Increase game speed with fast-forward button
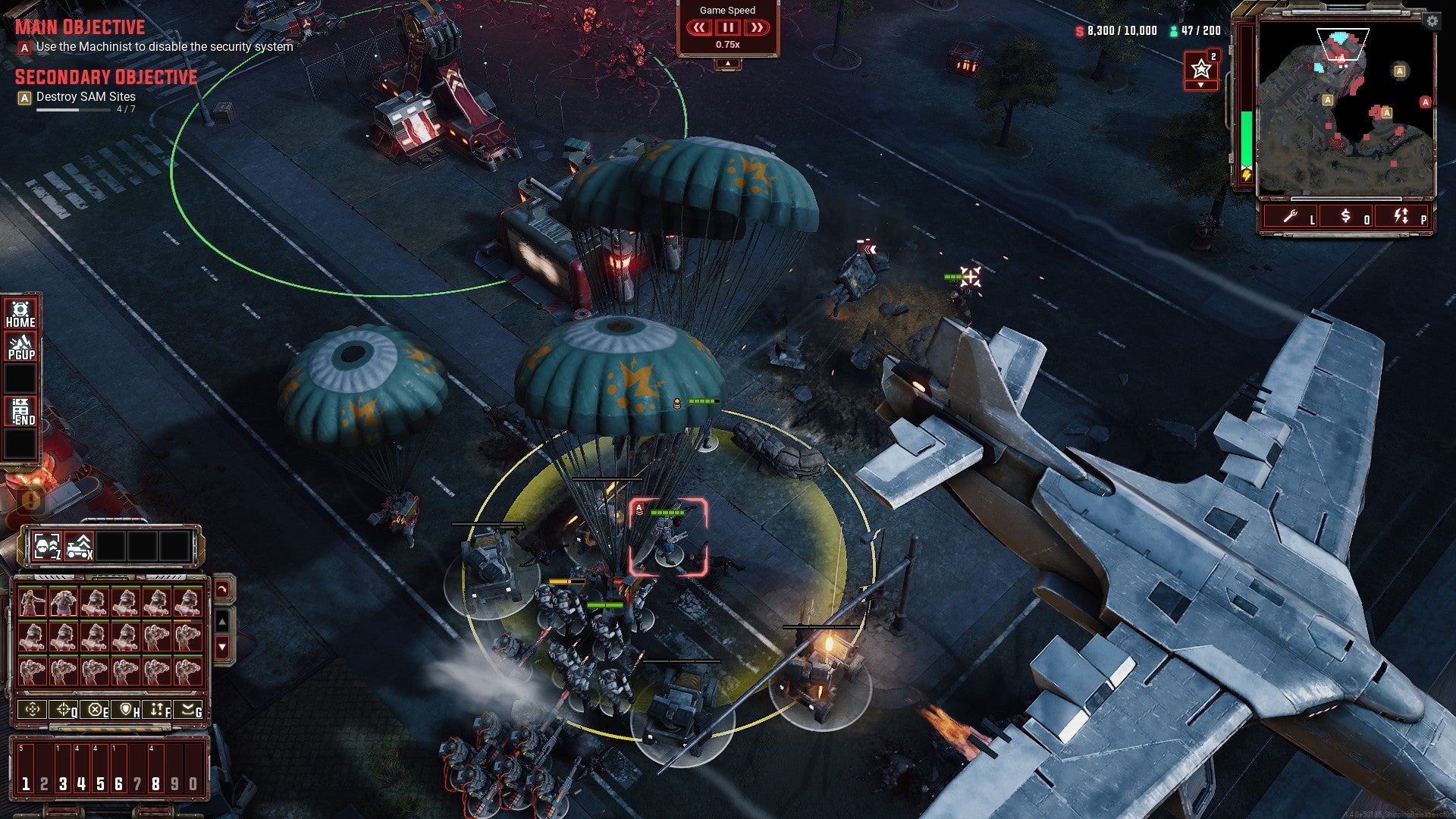 (757, 28)
